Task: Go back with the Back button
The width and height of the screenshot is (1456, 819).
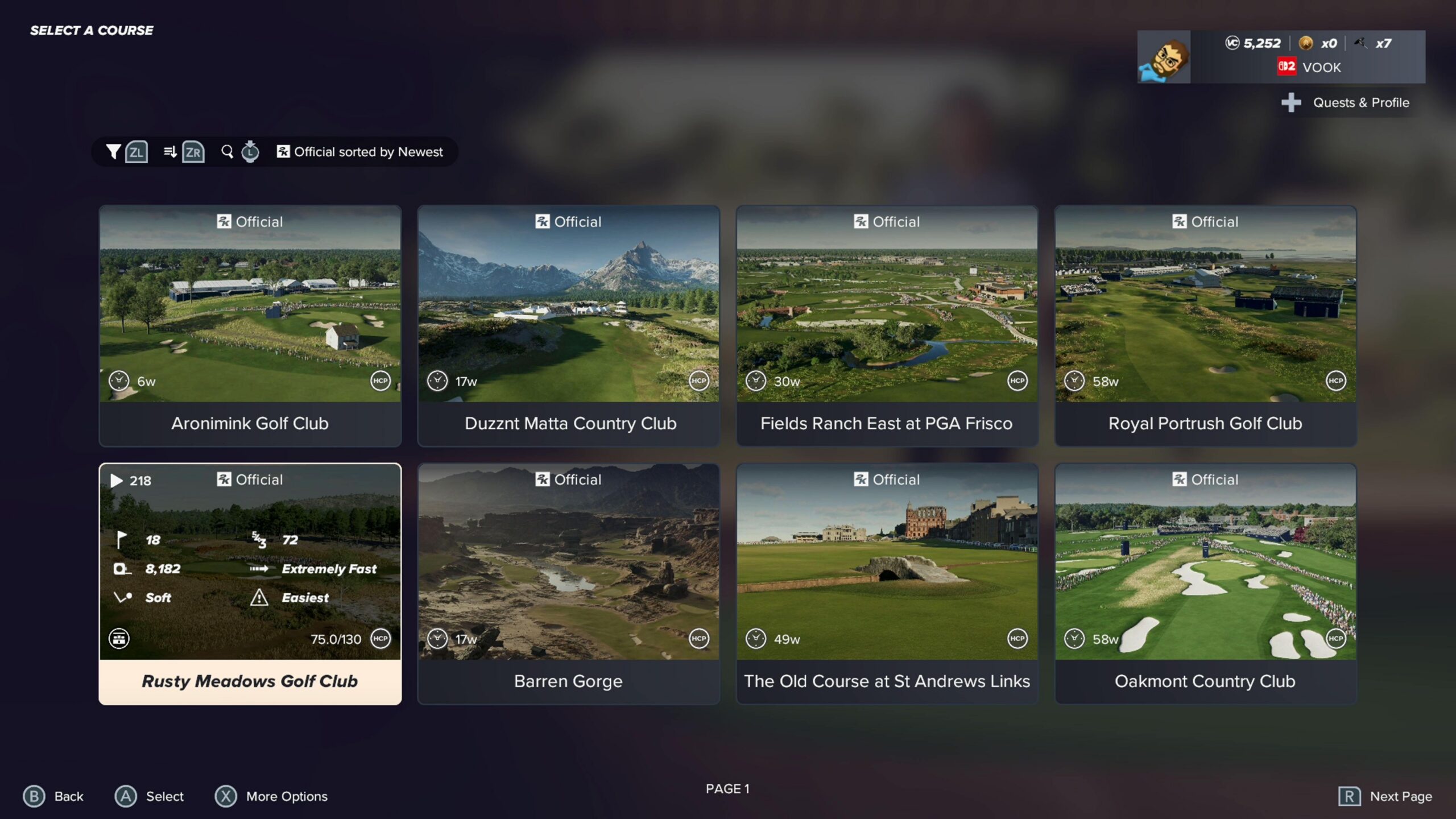Action: pyautogui.click(x=53, y=796)
